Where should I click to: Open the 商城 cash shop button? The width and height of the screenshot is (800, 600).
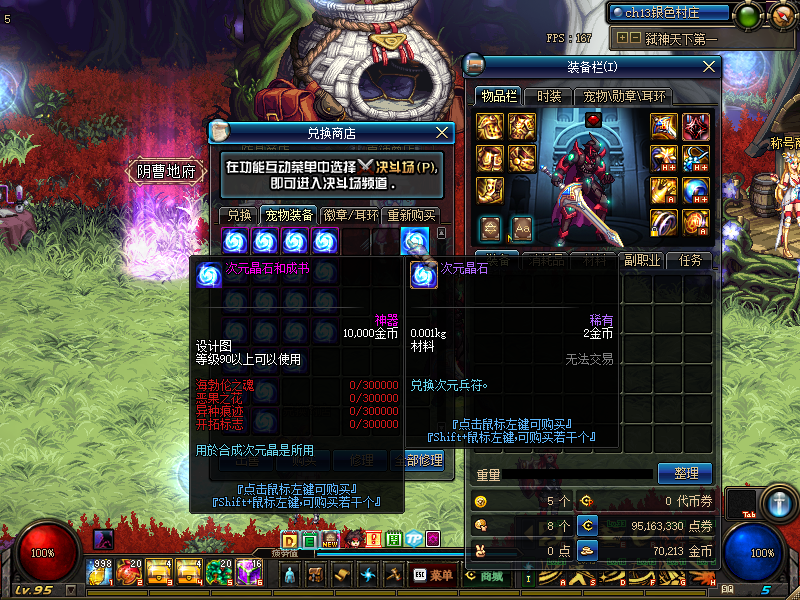pos(484,575)
